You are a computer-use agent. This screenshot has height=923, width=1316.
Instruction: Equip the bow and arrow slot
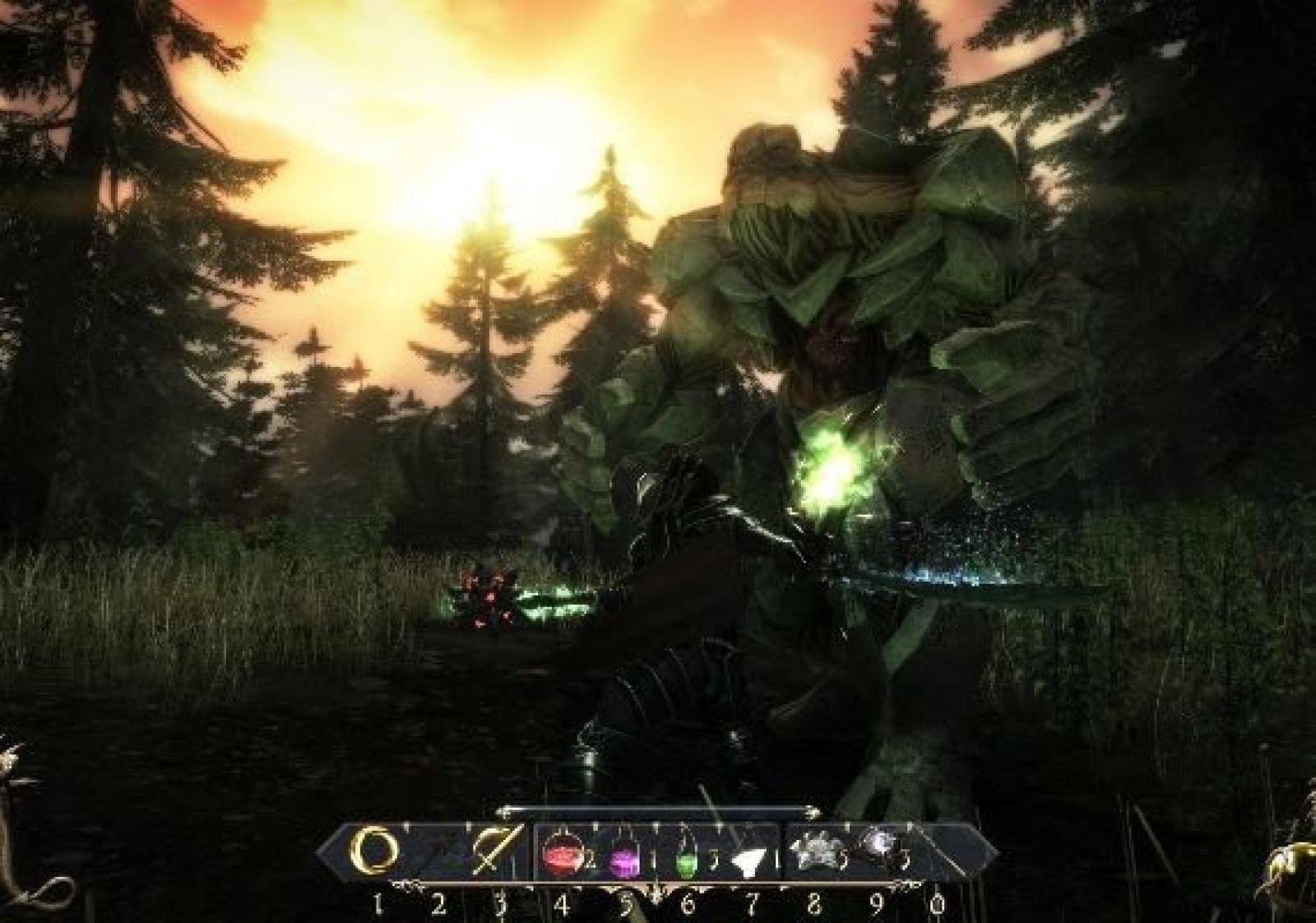coord(490,854)
